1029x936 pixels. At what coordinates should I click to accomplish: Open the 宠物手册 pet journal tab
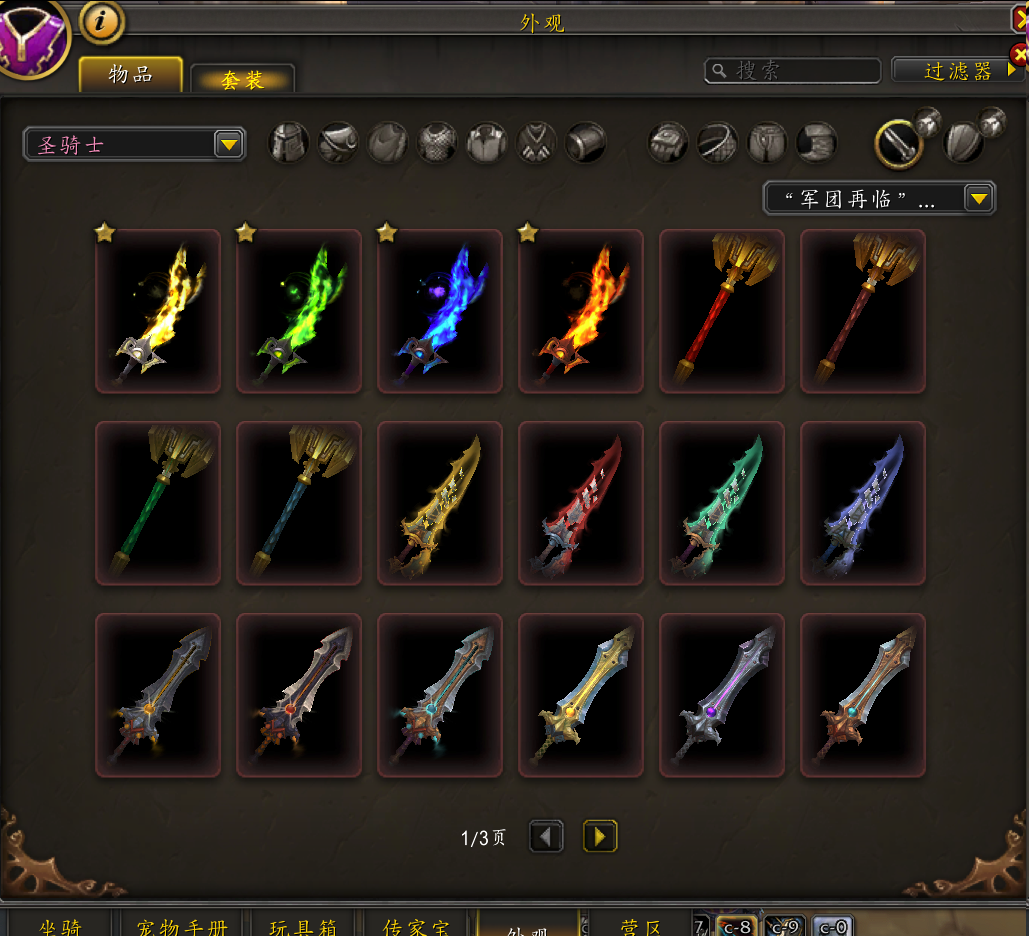click(183, 927)
